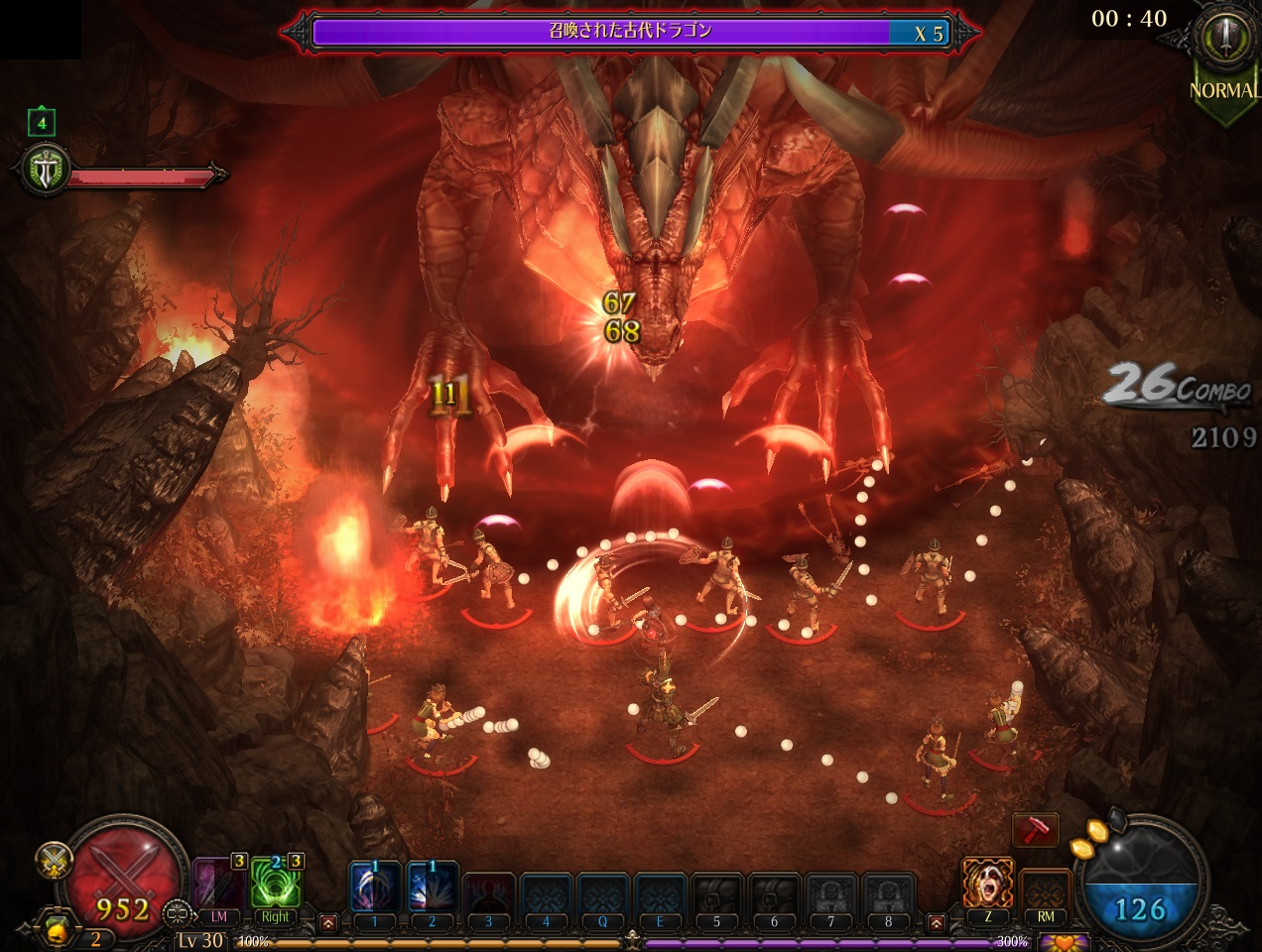Cast the green vortex Right skill
Viewport: 1262px width, 952px height.
275,883
